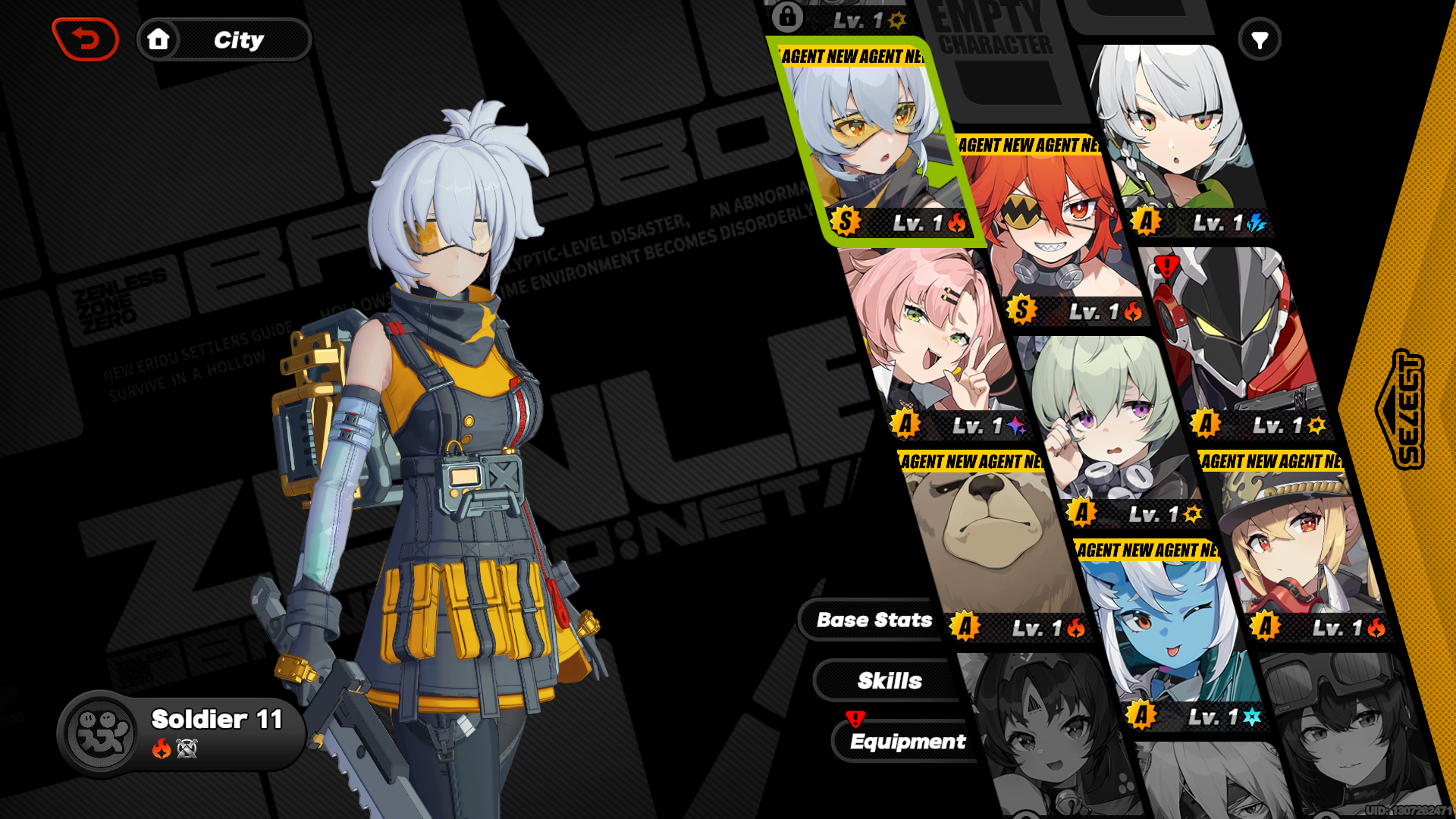The image size is (1456, 819).
Task: Click the red return arrow icon top left
Action: (x=85, y=38)
